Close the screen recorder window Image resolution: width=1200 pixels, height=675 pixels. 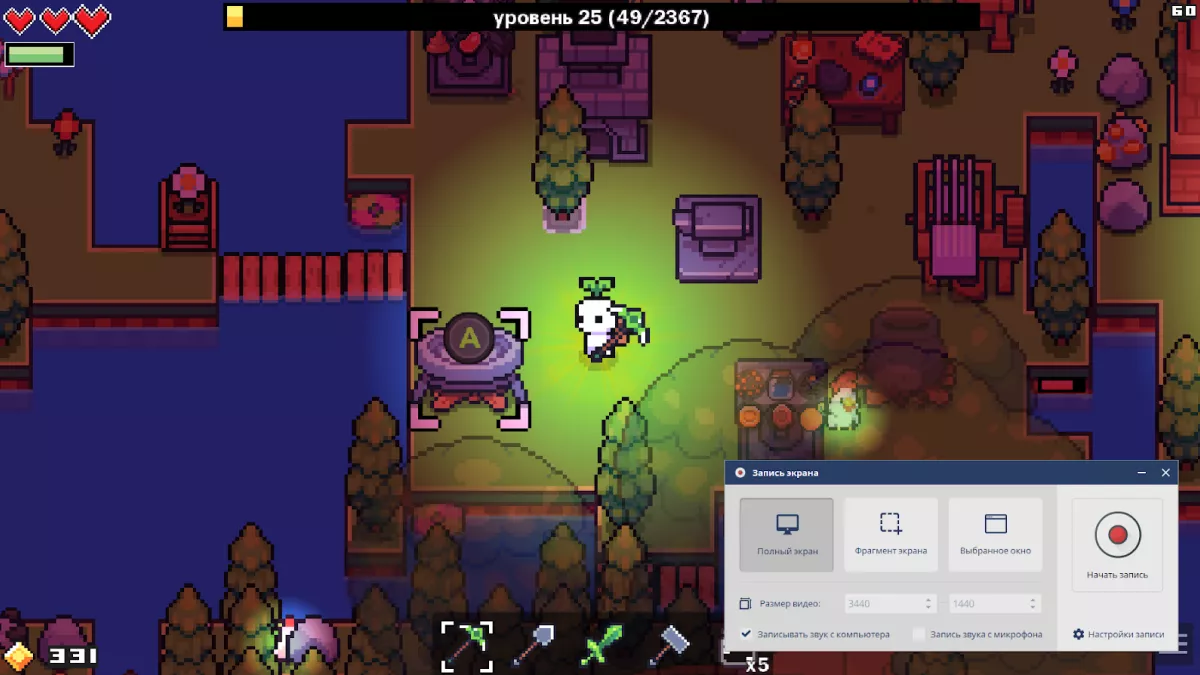tap(1165, 472)
